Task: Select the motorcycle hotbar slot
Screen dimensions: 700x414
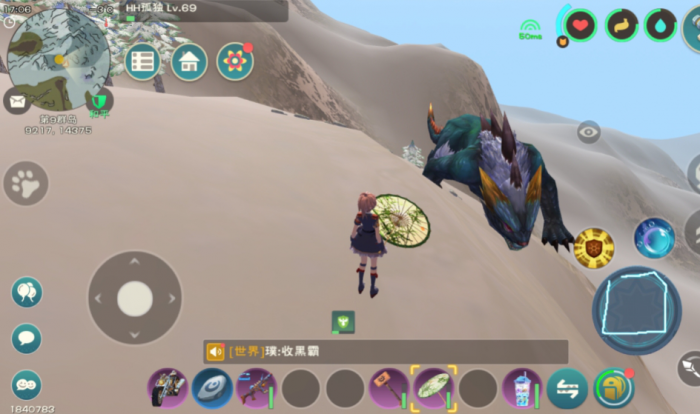Action: coord(166,388)
